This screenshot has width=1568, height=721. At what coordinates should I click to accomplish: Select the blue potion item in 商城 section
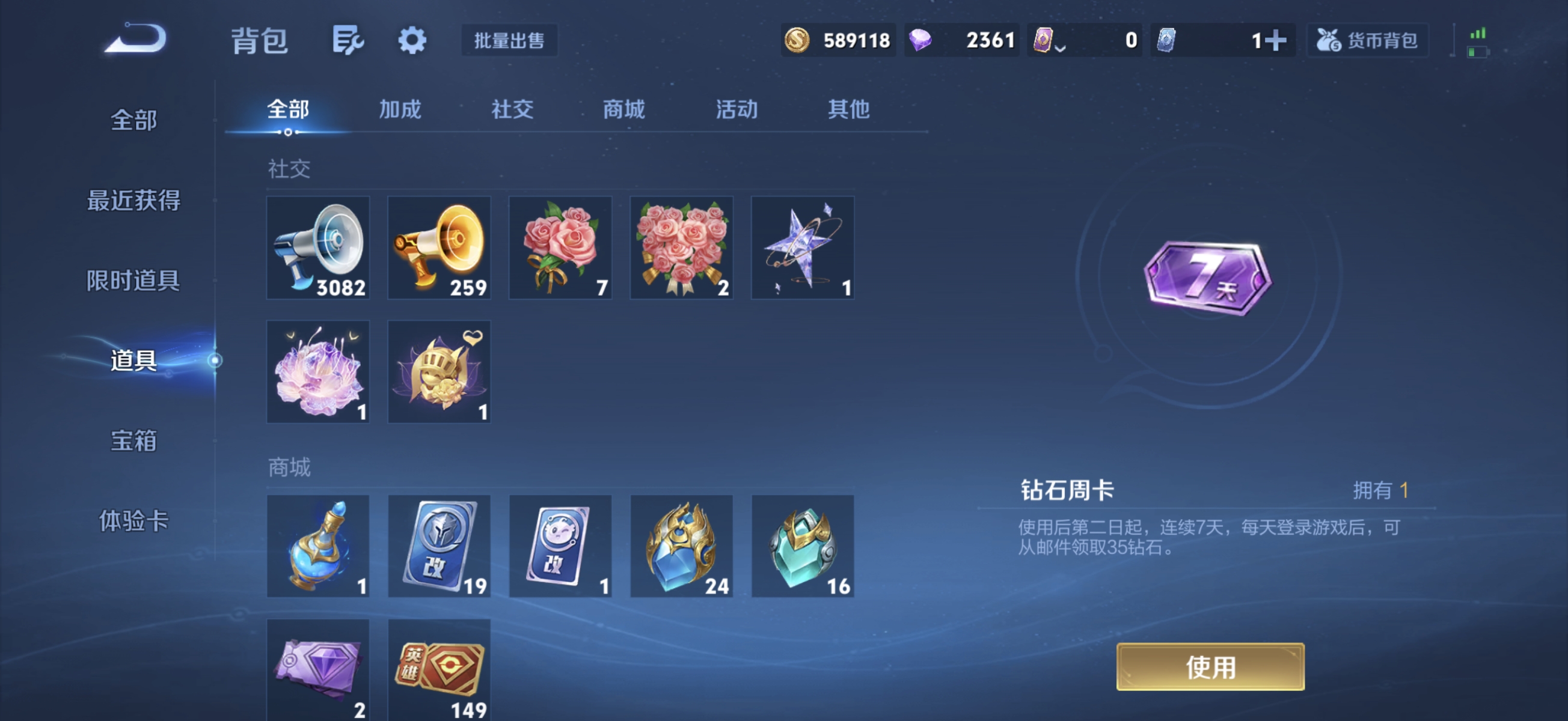pyautogui.click(x=317, y=546)
